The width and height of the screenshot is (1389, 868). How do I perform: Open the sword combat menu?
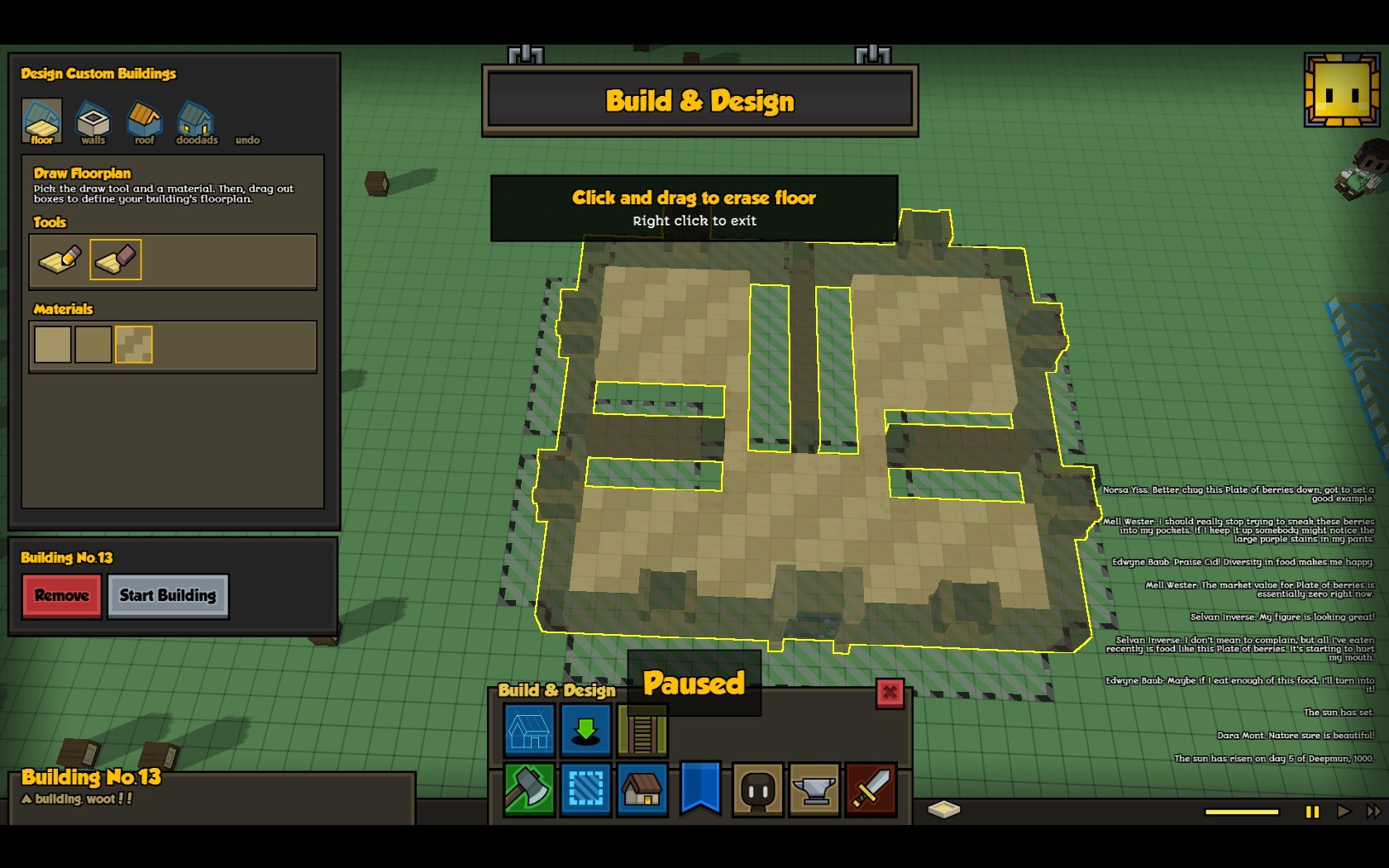[871, 789]
